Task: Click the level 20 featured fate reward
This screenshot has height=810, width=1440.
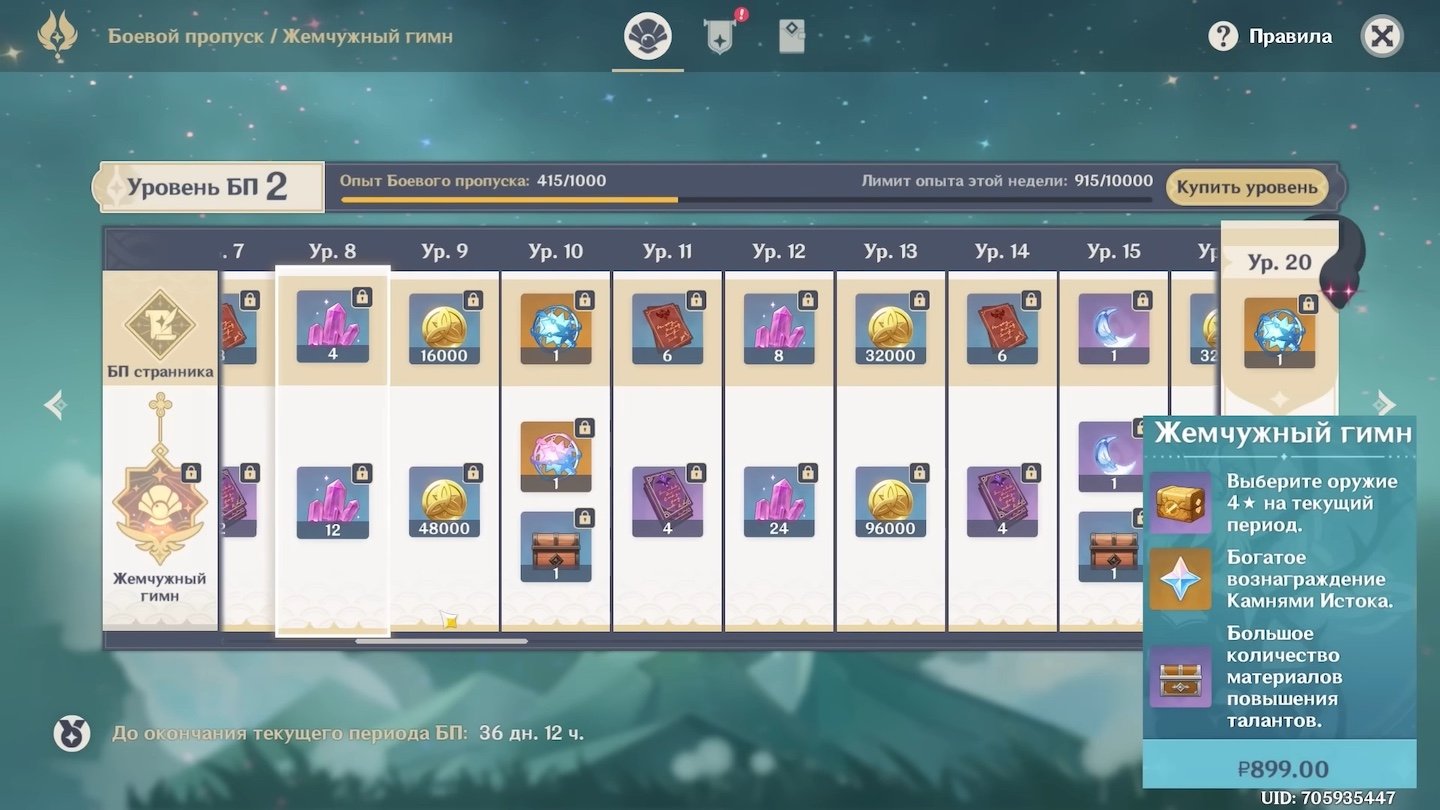Action: tap(1279, 333)
